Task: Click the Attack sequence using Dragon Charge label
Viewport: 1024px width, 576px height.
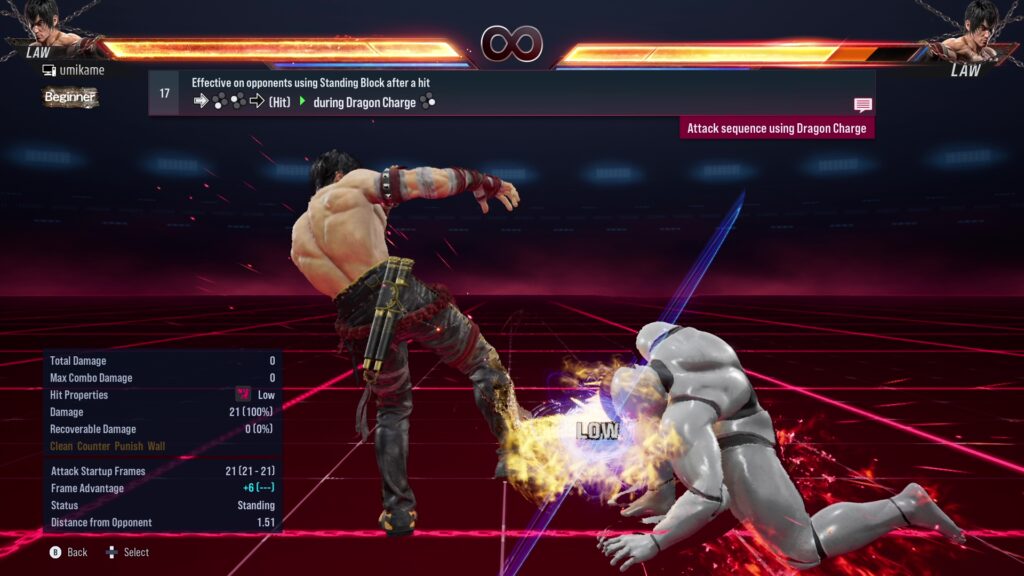Action: pyautogui.click(x=776, y=128)
